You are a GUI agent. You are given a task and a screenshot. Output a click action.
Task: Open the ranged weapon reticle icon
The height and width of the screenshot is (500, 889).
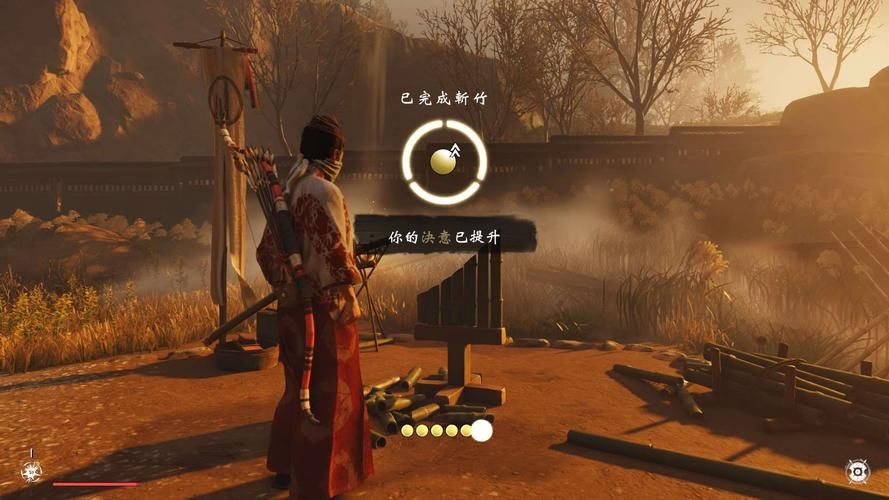coord(857,471)
